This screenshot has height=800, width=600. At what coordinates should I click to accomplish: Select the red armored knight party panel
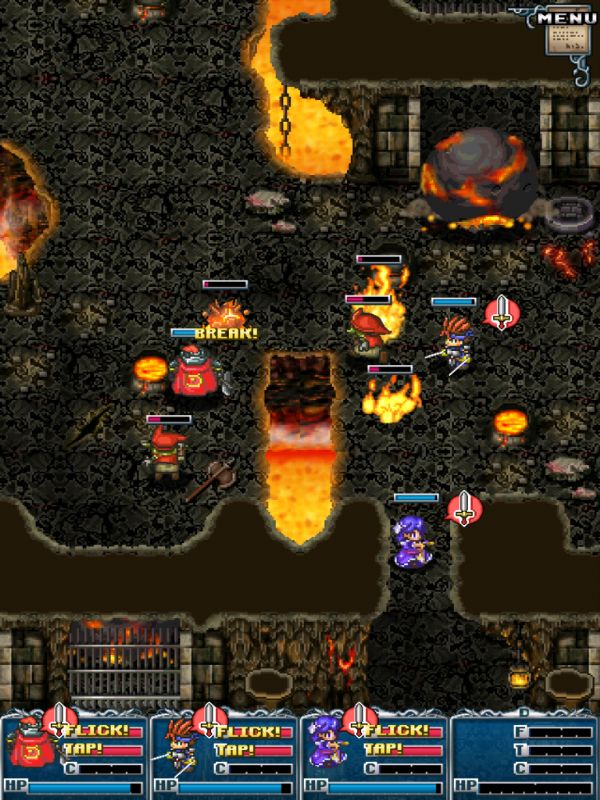point(74,750)
